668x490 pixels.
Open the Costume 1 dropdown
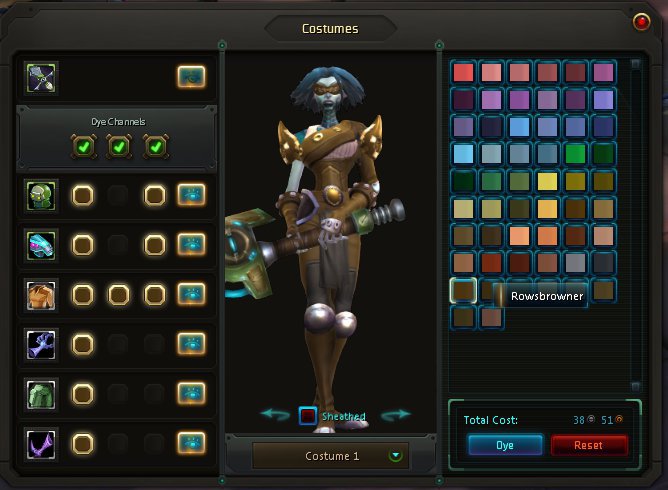[396, 455]
